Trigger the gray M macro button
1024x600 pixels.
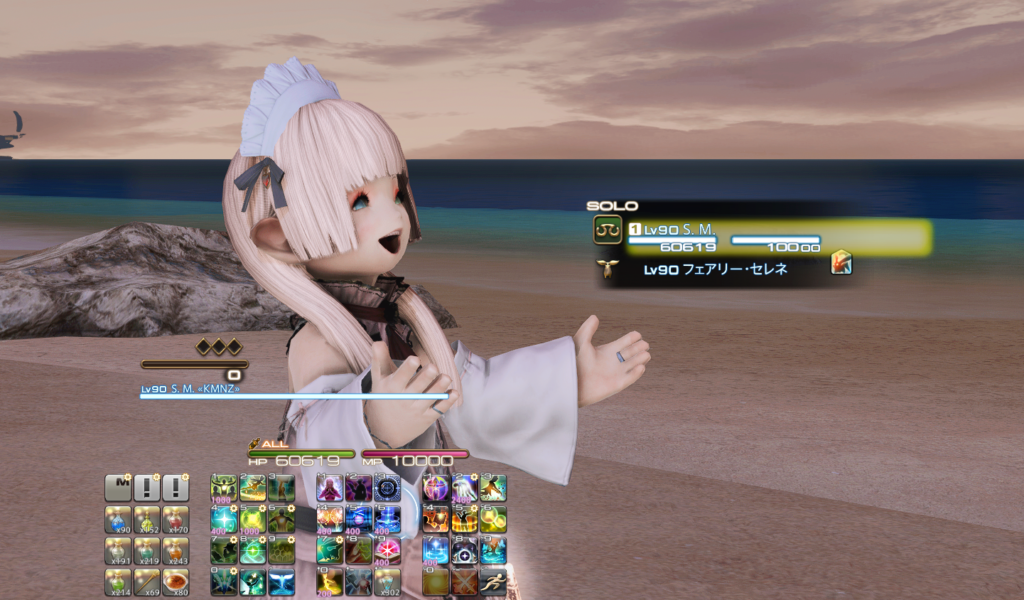118,488
